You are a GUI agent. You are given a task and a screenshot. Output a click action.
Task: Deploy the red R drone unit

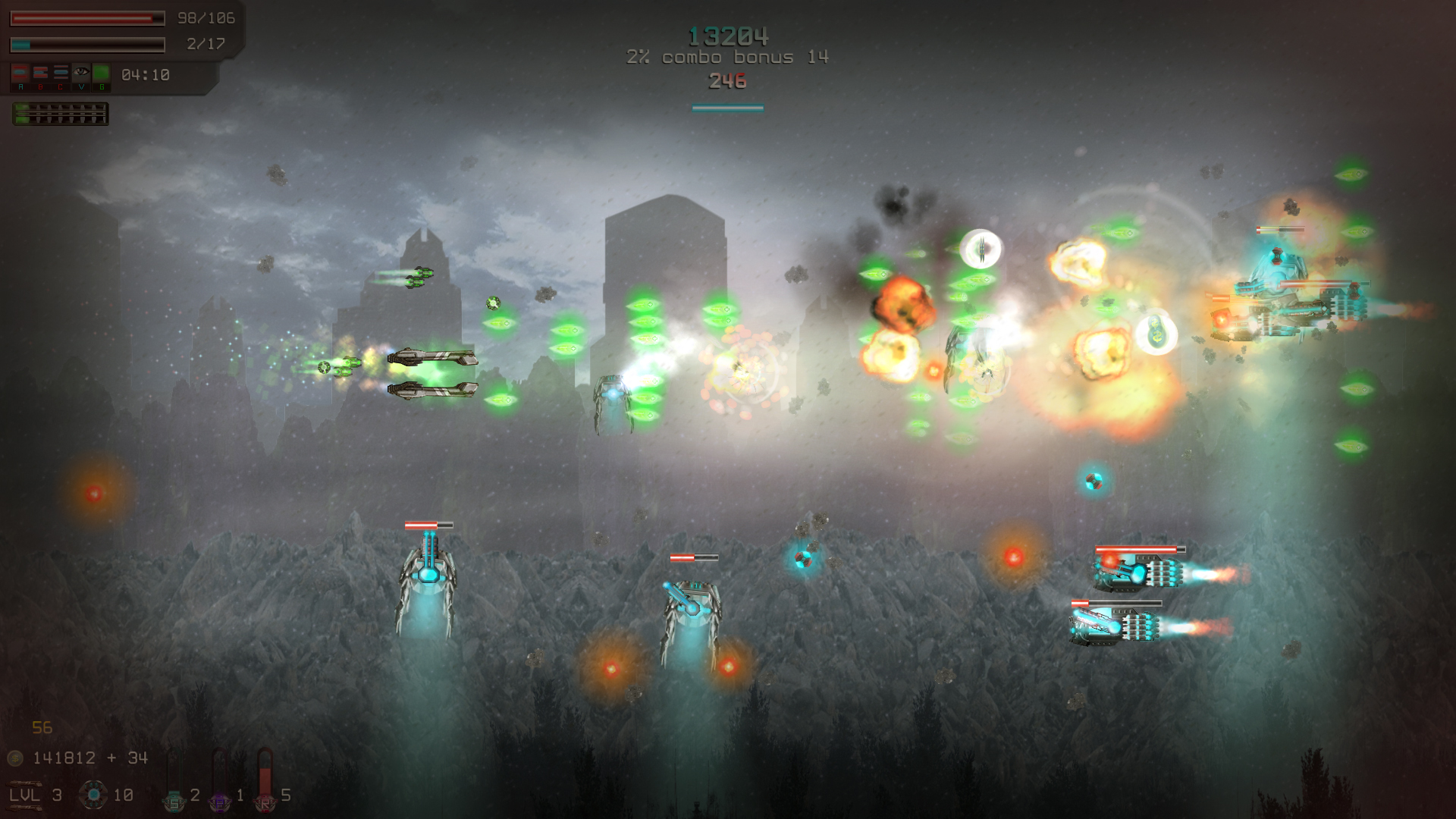pyautogui.click(x=265, y=802)
